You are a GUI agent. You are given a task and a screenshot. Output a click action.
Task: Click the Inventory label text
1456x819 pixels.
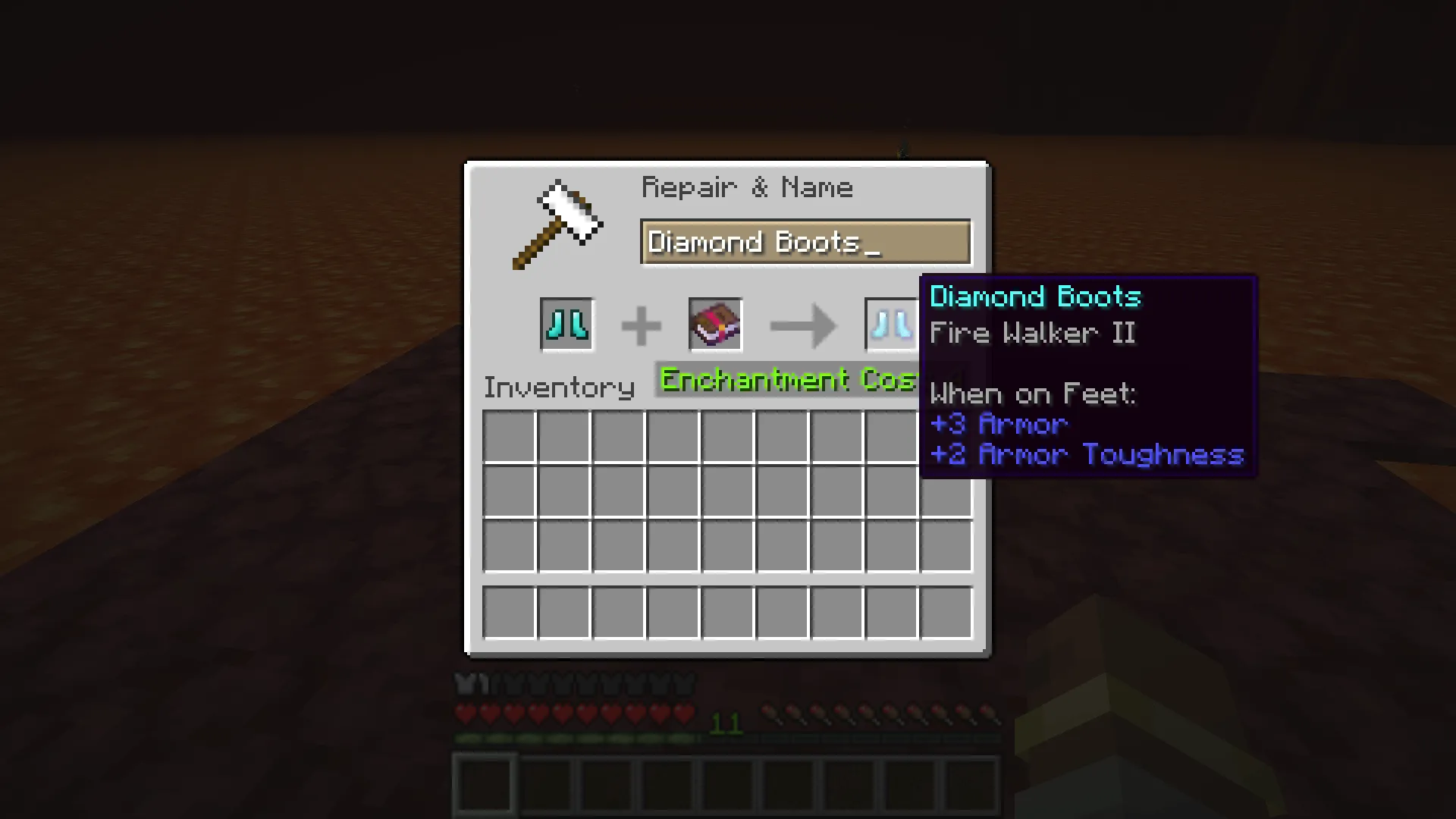[x=559, y=387]
